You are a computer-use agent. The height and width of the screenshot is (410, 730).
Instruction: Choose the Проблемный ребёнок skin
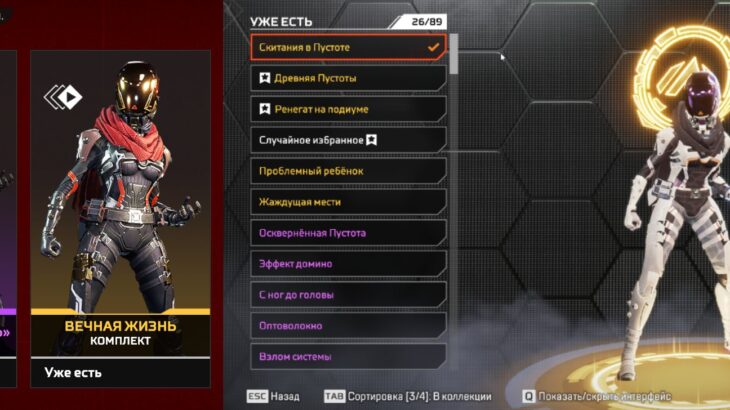click(348, 171)
